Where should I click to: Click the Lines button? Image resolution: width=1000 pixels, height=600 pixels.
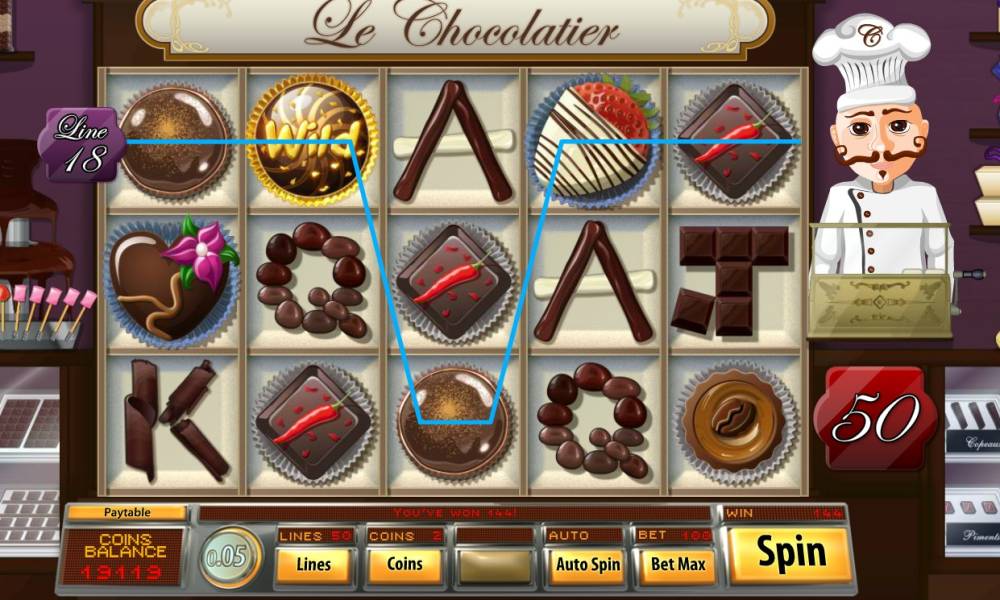313,565
